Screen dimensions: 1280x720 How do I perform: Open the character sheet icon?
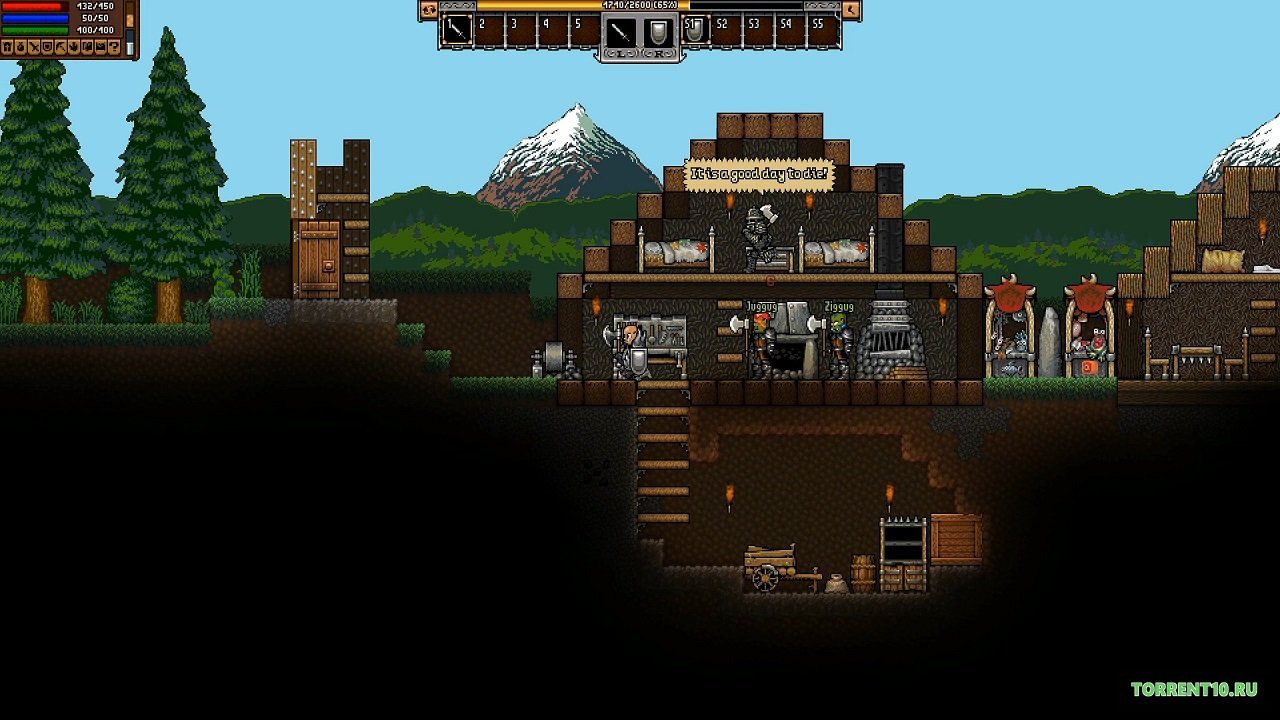coord(7,47)
